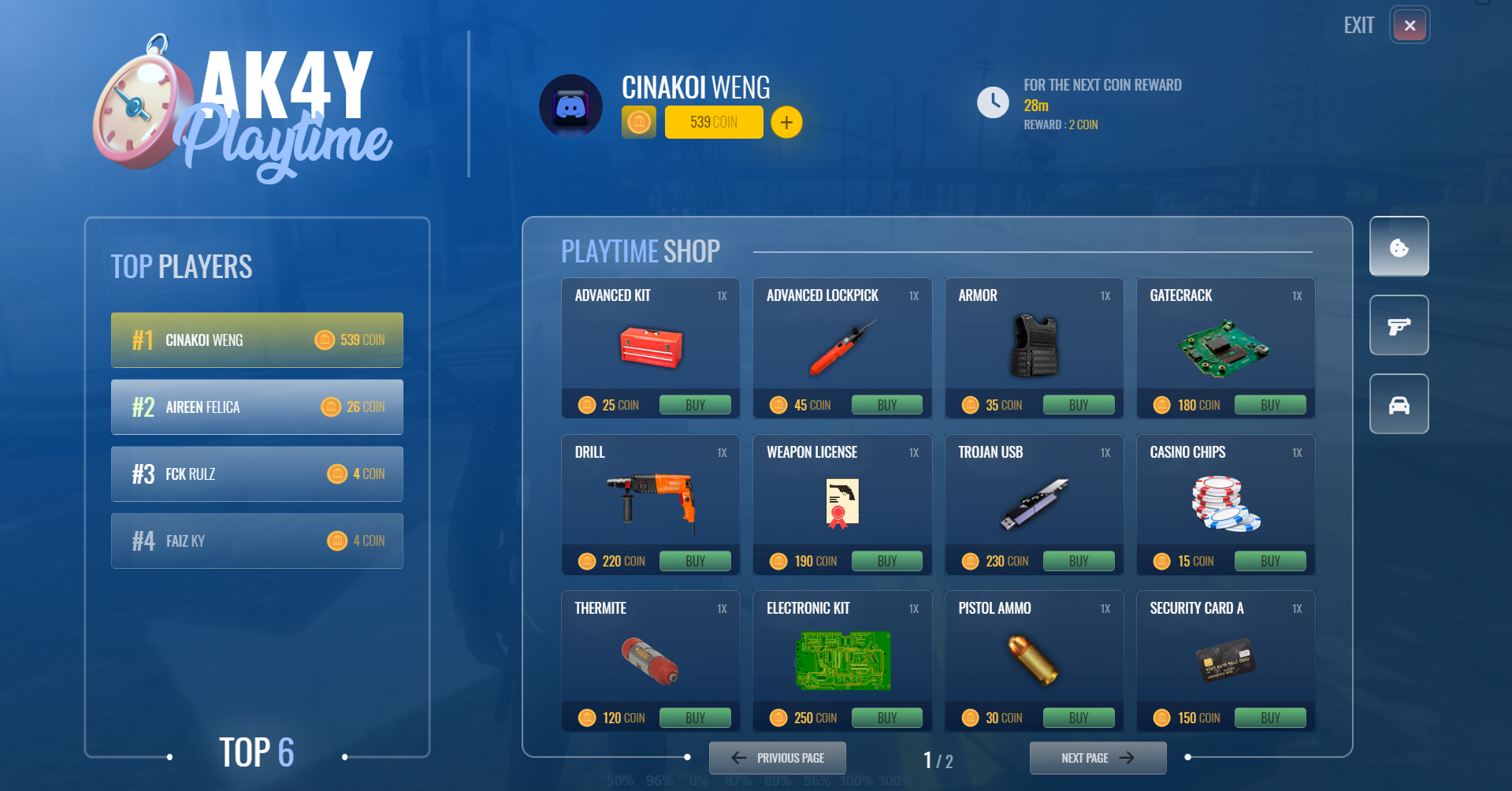Buy Casino Chips for 15 coin
Screen dimensions: 1512x791
click(x=1269, y=561)
